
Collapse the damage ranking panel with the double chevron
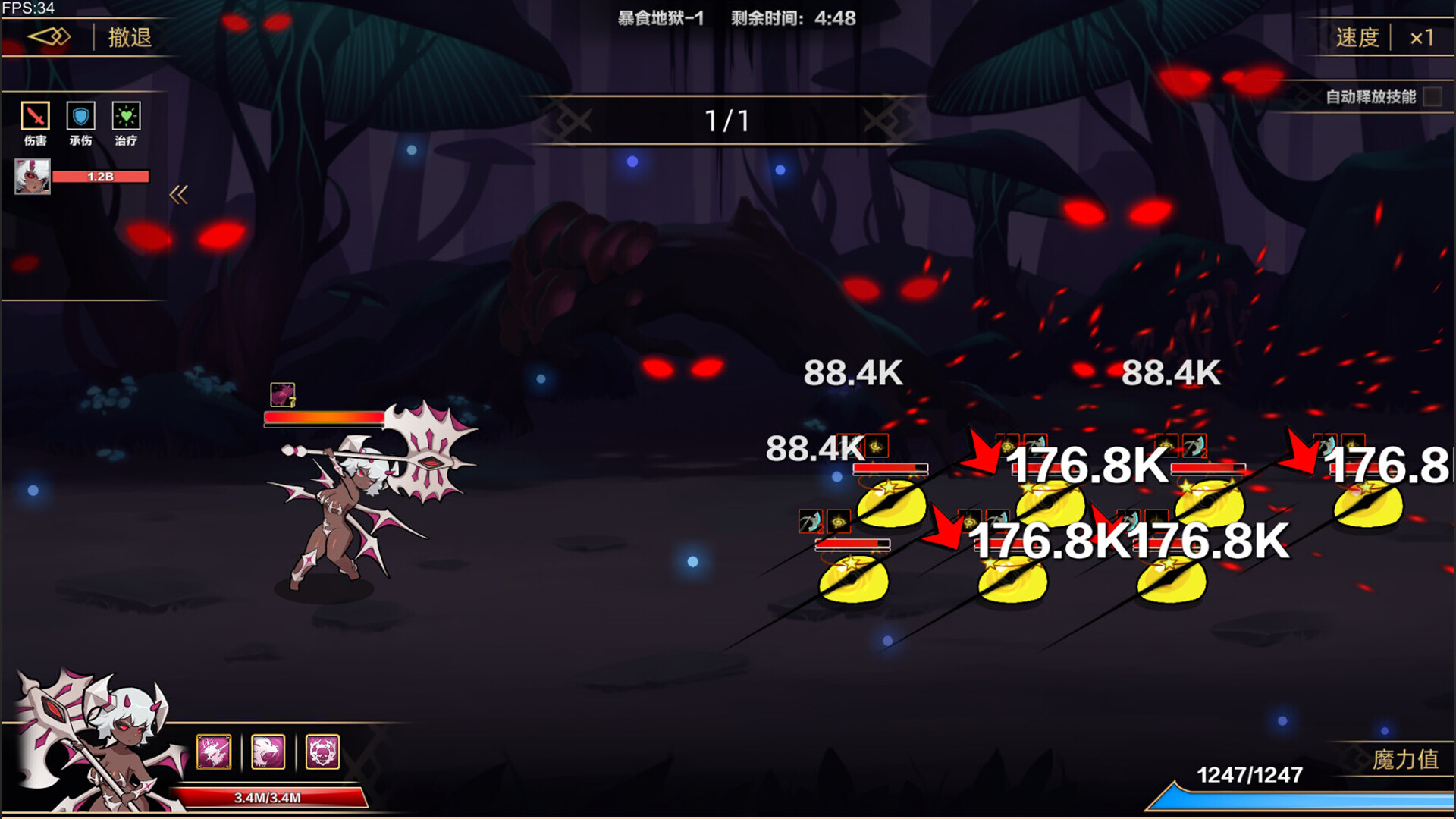pyautogui.click(x=180, y=194)
